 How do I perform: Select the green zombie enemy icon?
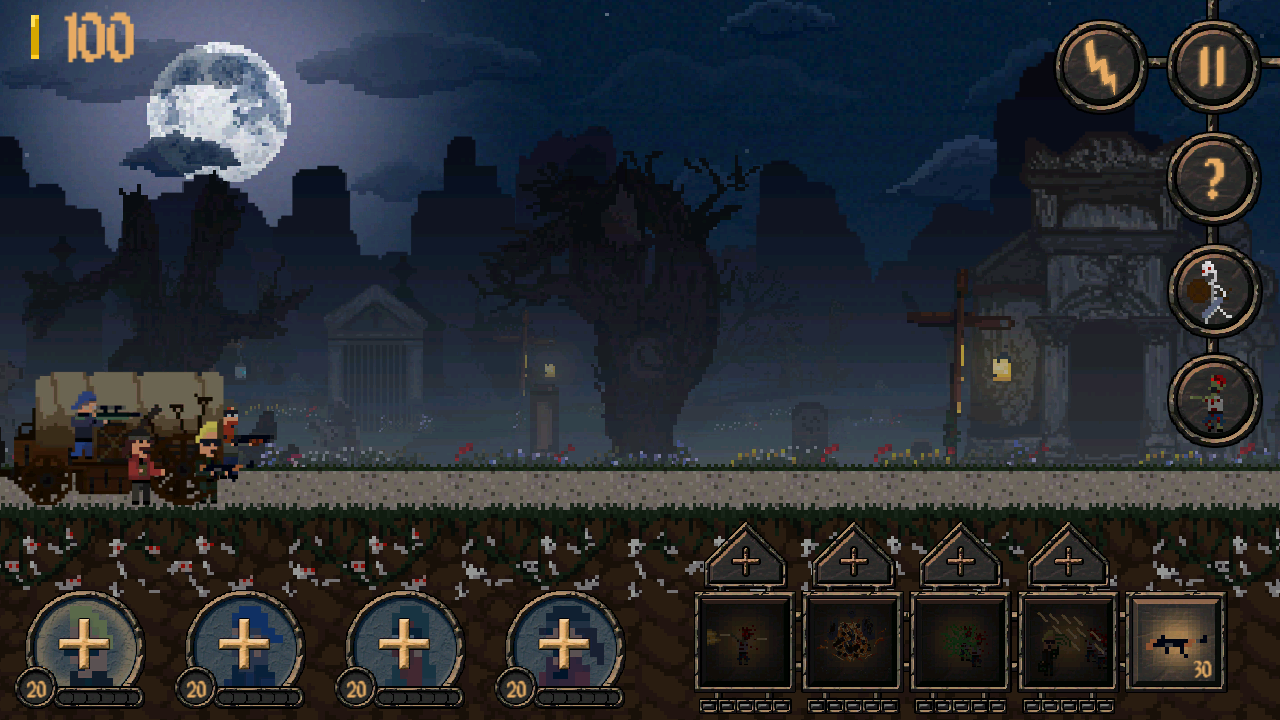(1213, 400)
